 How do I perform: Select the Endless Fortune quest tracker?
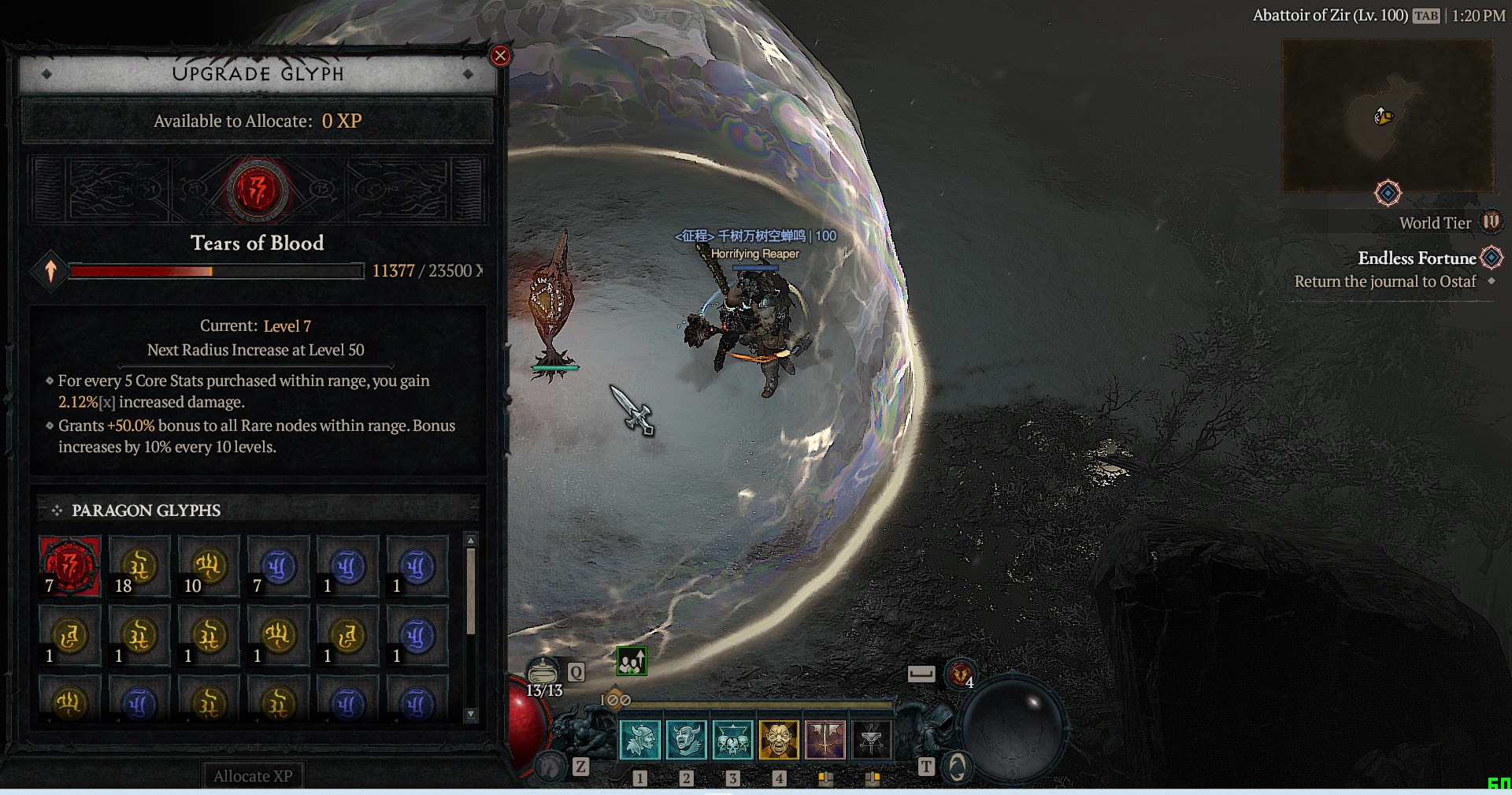[x=1417, y=258]
